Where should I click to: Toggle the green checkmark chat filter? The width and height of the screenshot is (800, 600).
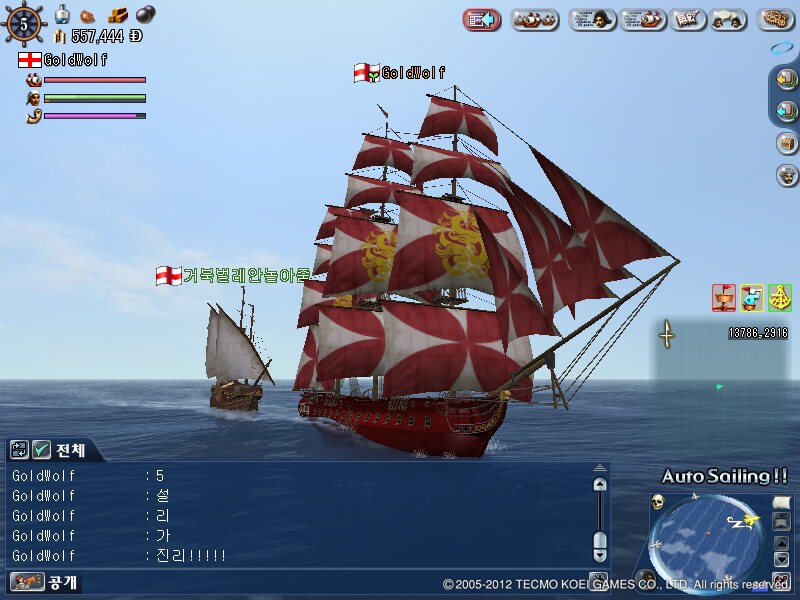(42, 450)
